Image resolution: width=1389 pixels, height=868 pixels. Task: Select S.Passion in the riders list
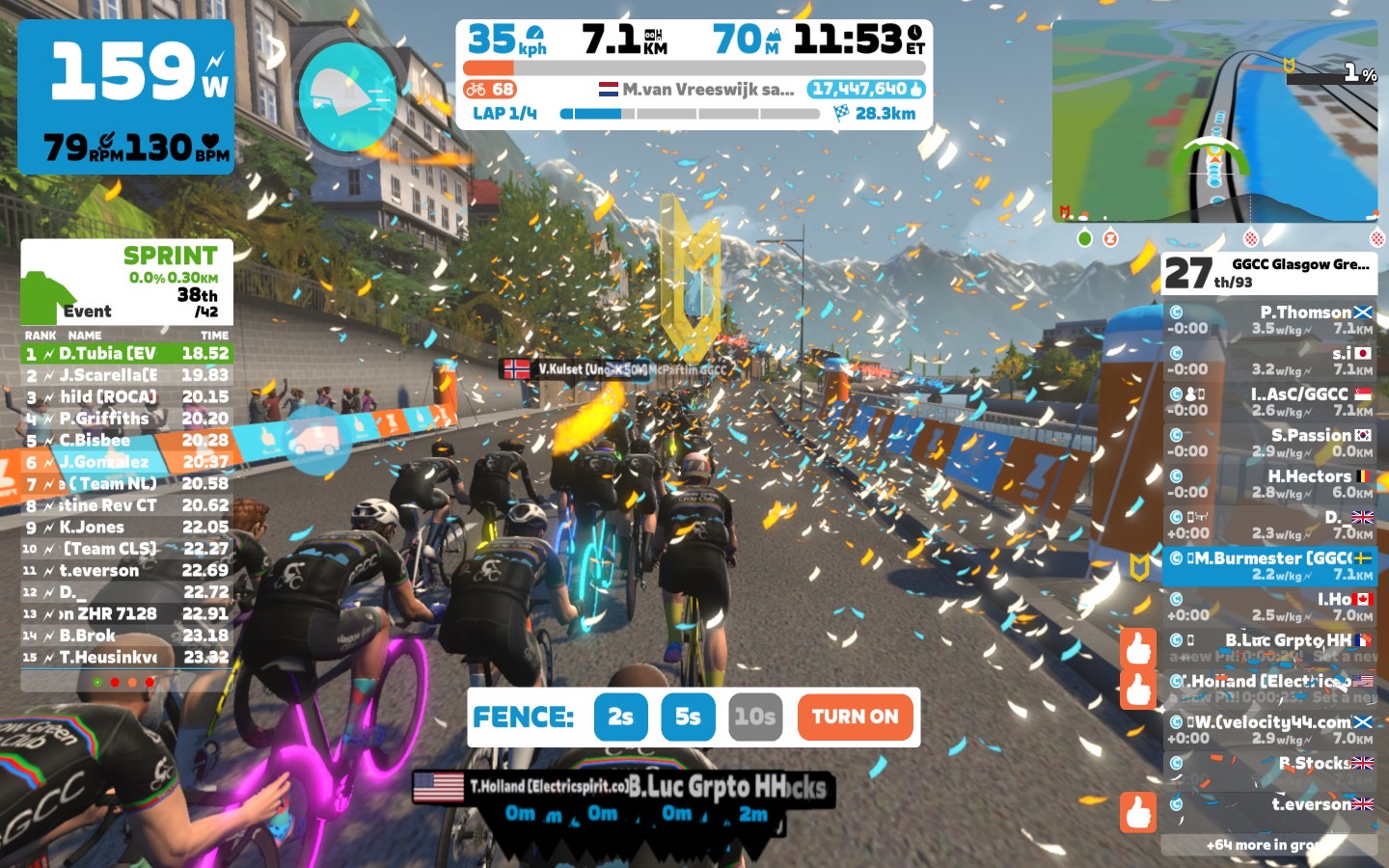[1268, 443]
